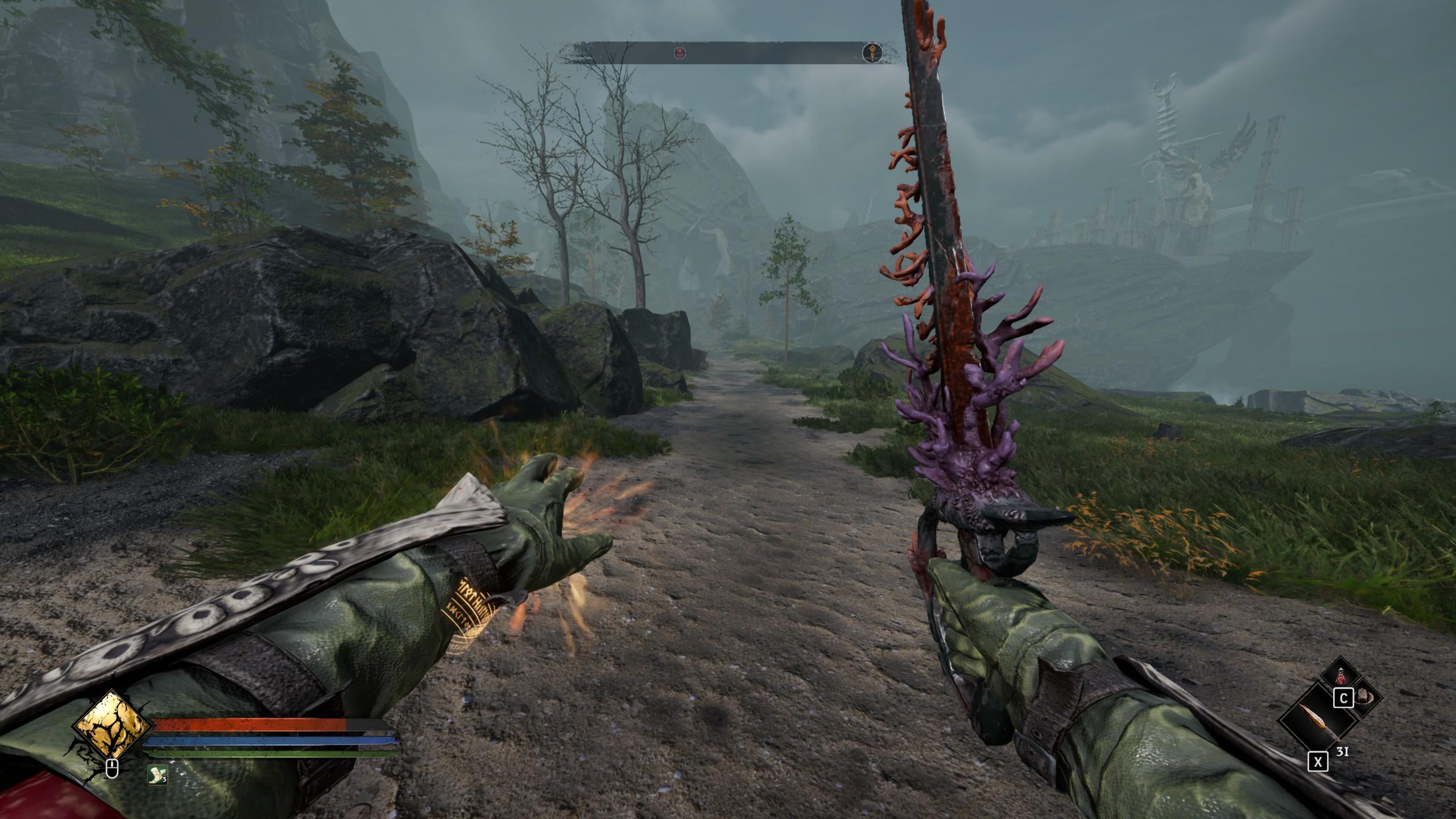Click the red enemy marker on compass
1456x819 pixels.
coord(680,53)
